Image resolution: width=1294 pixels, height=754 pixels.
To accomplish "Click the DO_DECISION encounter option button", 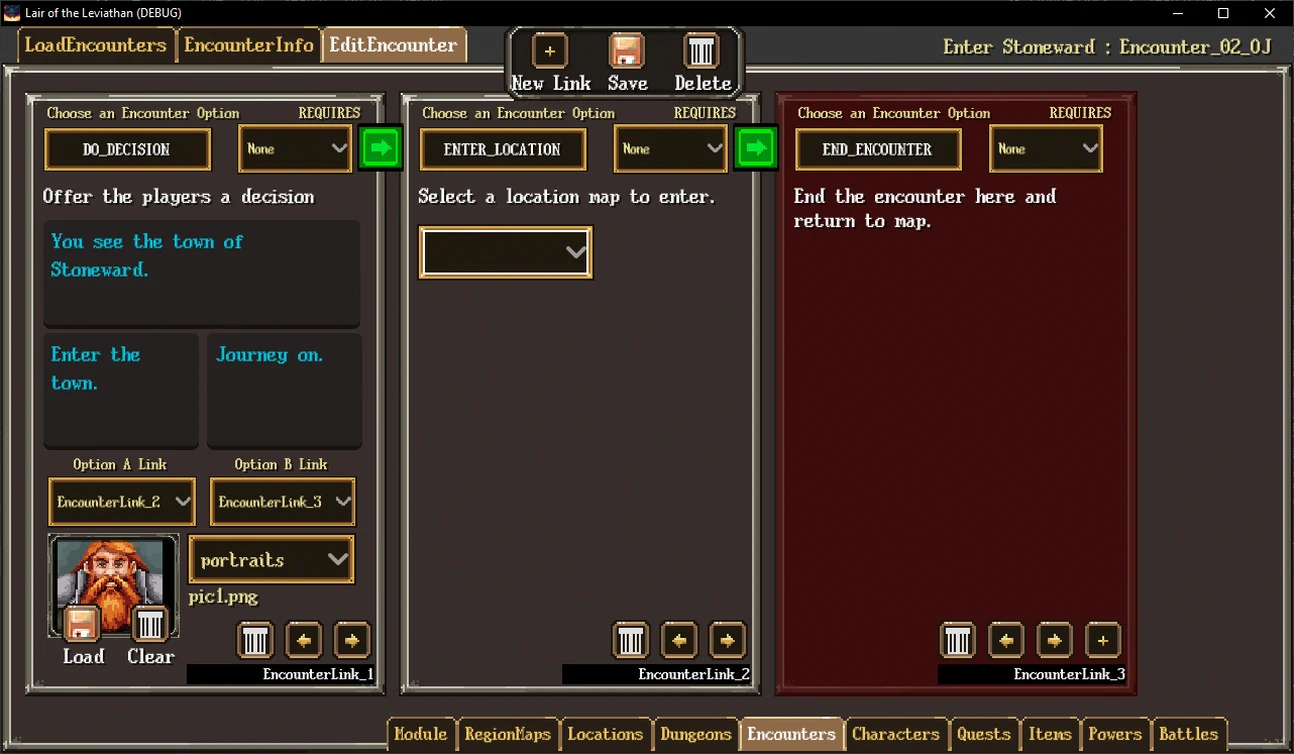I will point(127,150).
